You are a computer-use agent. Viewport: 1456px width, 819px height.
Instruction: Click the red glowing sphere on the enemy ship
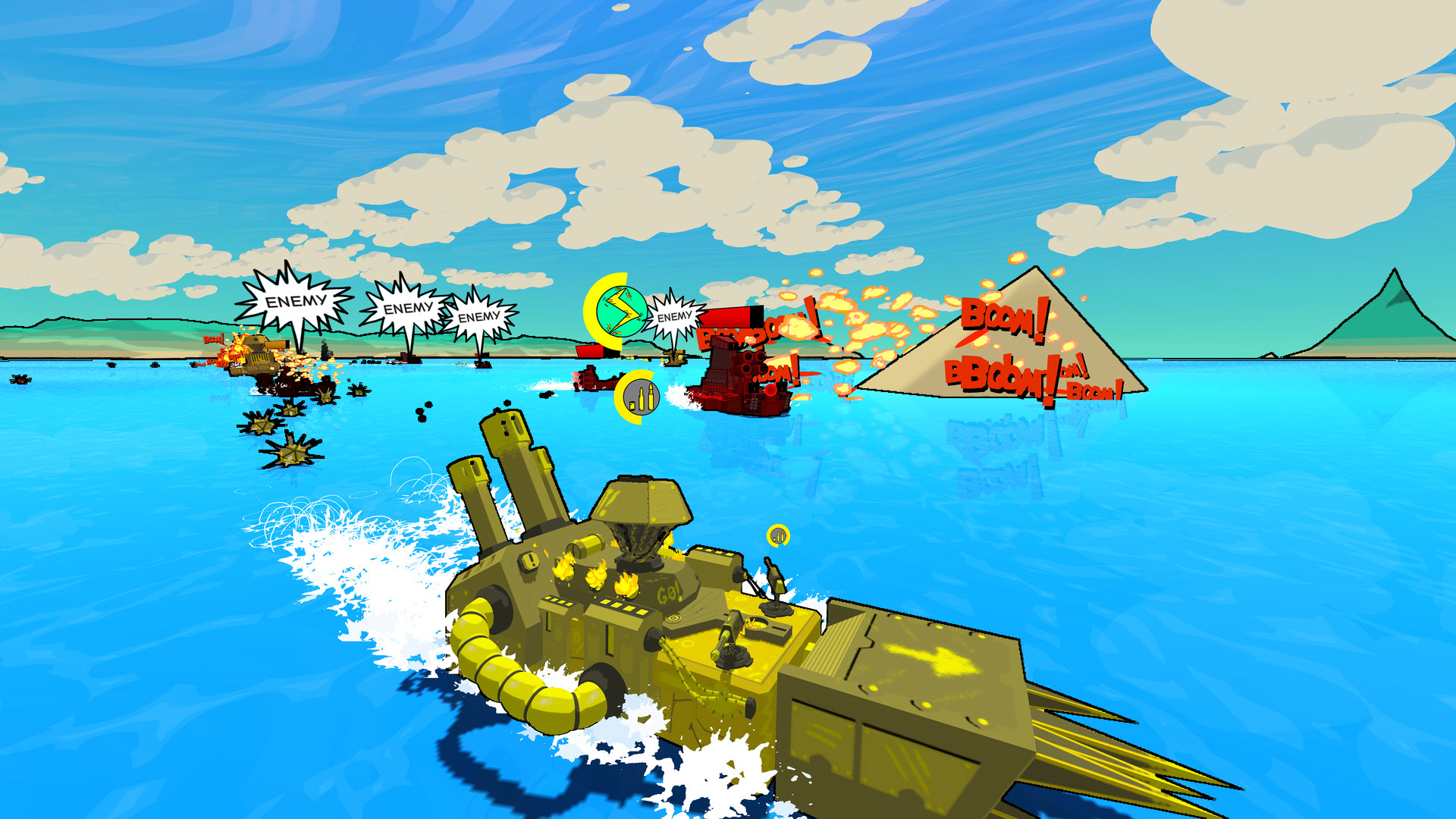[770, 391]
